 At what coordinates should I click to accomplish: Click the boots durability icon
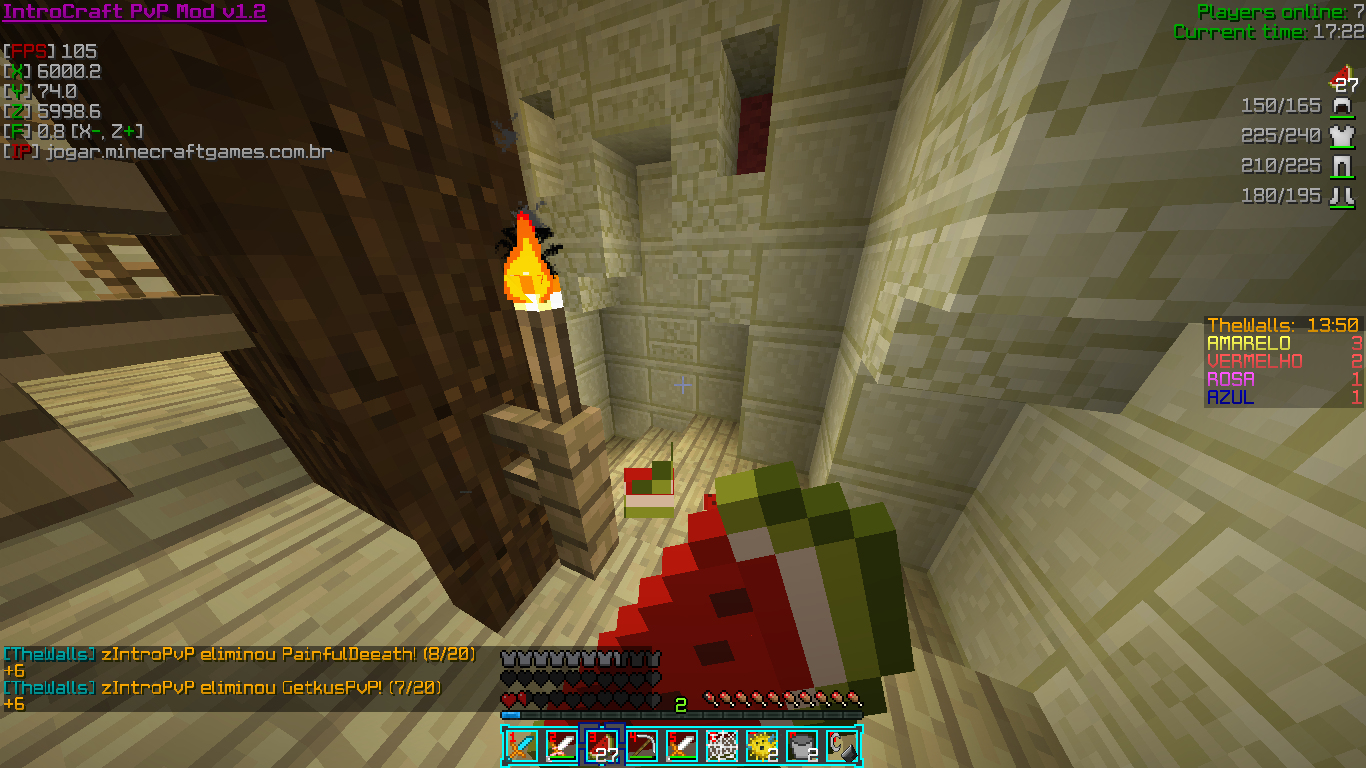pyautogui.click(x=1341, y=196)
